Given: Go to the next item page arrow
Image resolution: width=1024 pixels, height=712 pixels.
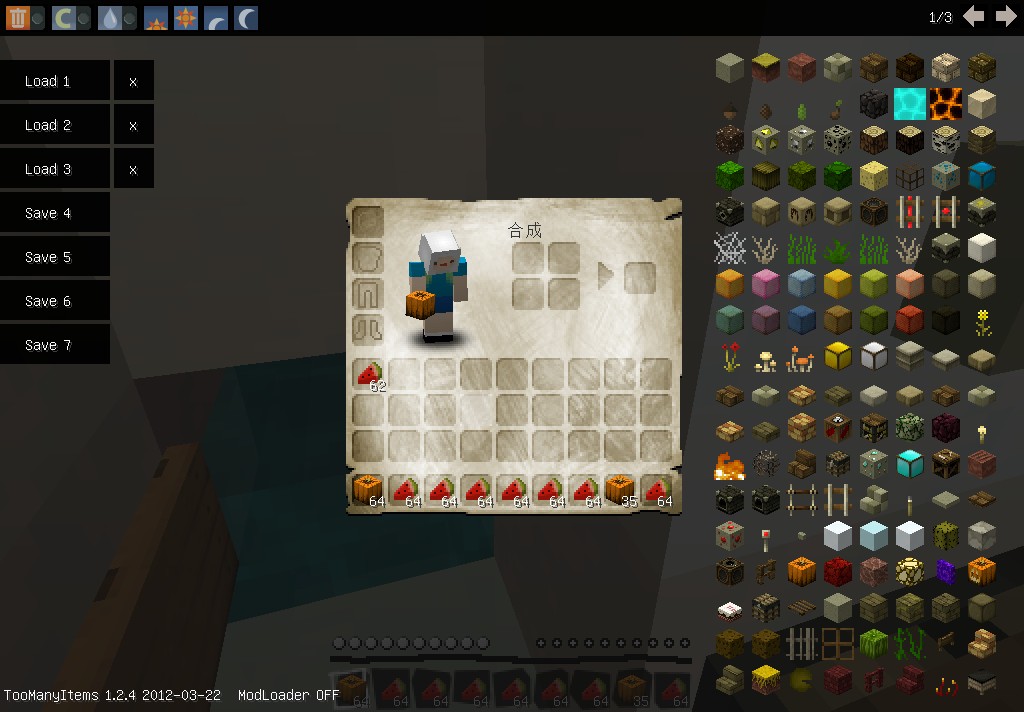Looking at the screenshot, I should 1006,17.
